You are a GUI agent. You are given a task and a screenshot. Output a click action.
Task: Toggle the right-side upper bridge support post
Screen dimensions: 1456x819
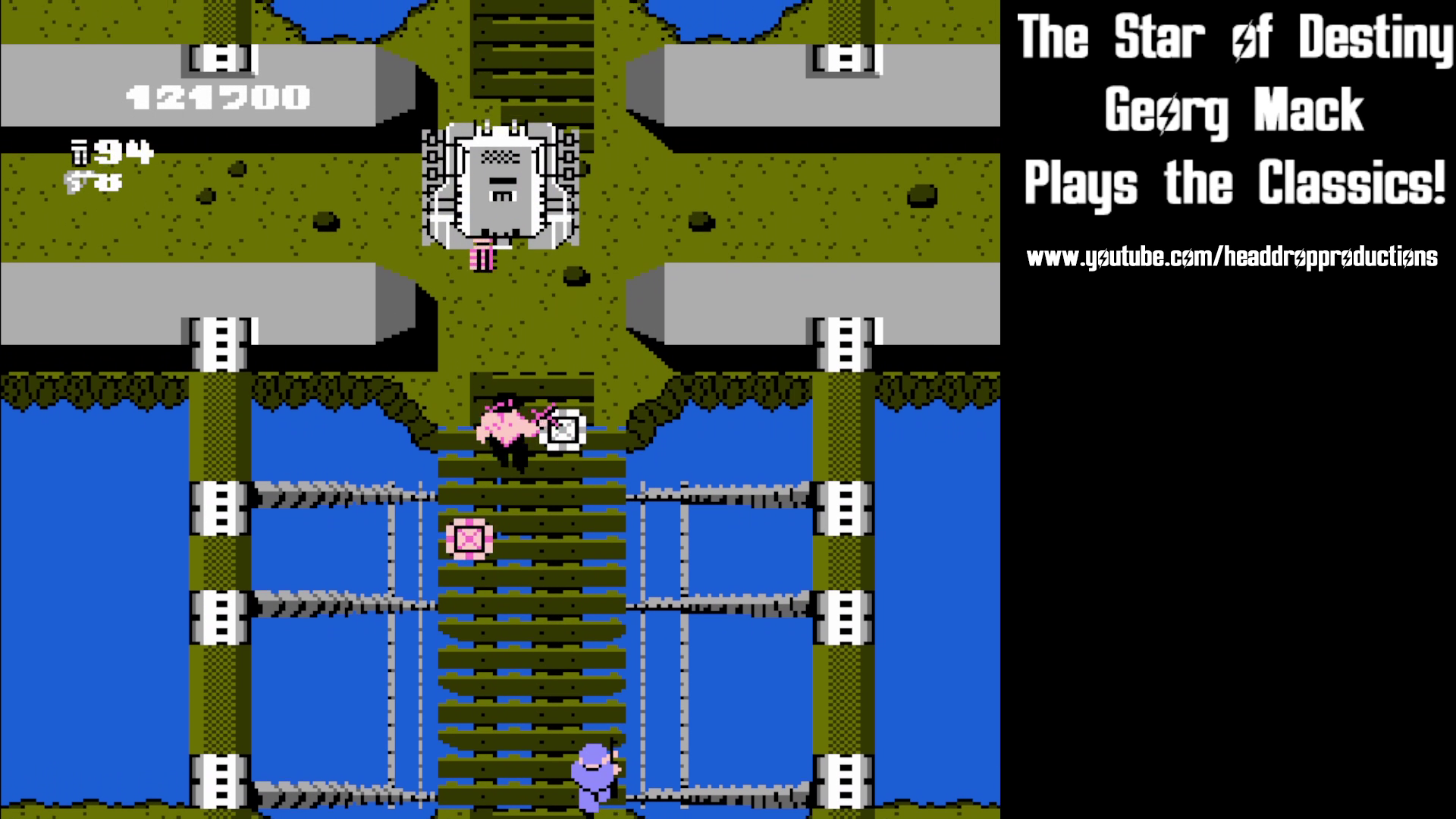(x=844, y=344)
